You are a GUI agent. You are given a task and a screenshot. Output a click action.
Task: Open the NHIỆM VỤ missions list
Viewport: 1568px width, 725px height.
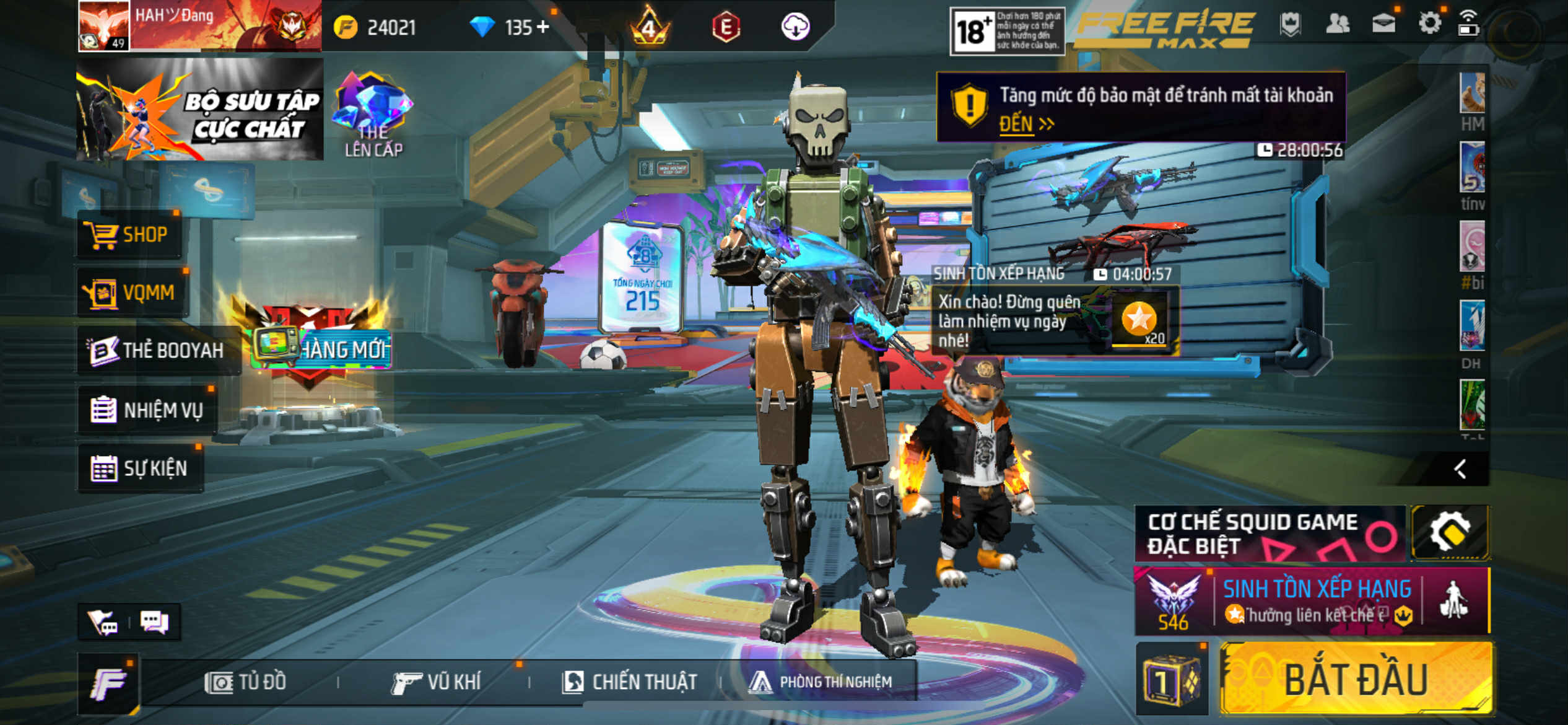click(x=147, y=410)
